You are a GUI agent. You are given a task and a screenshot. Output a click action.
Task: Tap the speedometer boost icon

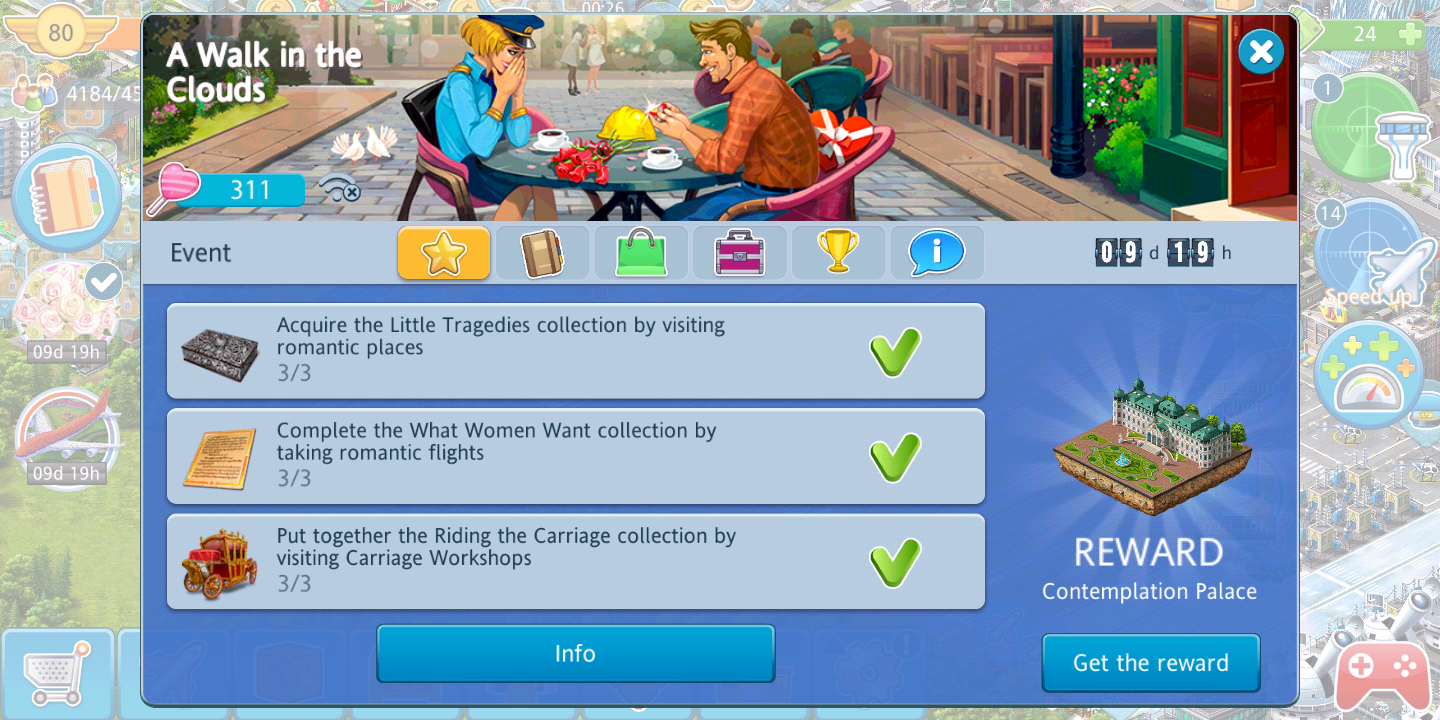tap(1369, 376)
